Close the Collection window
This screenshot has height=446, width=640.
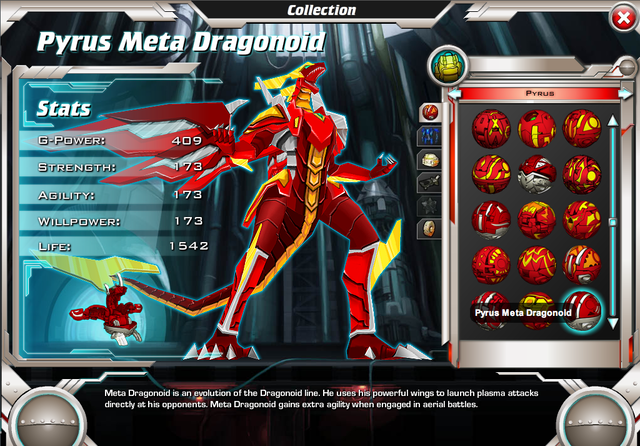click(x=620, y=17)
